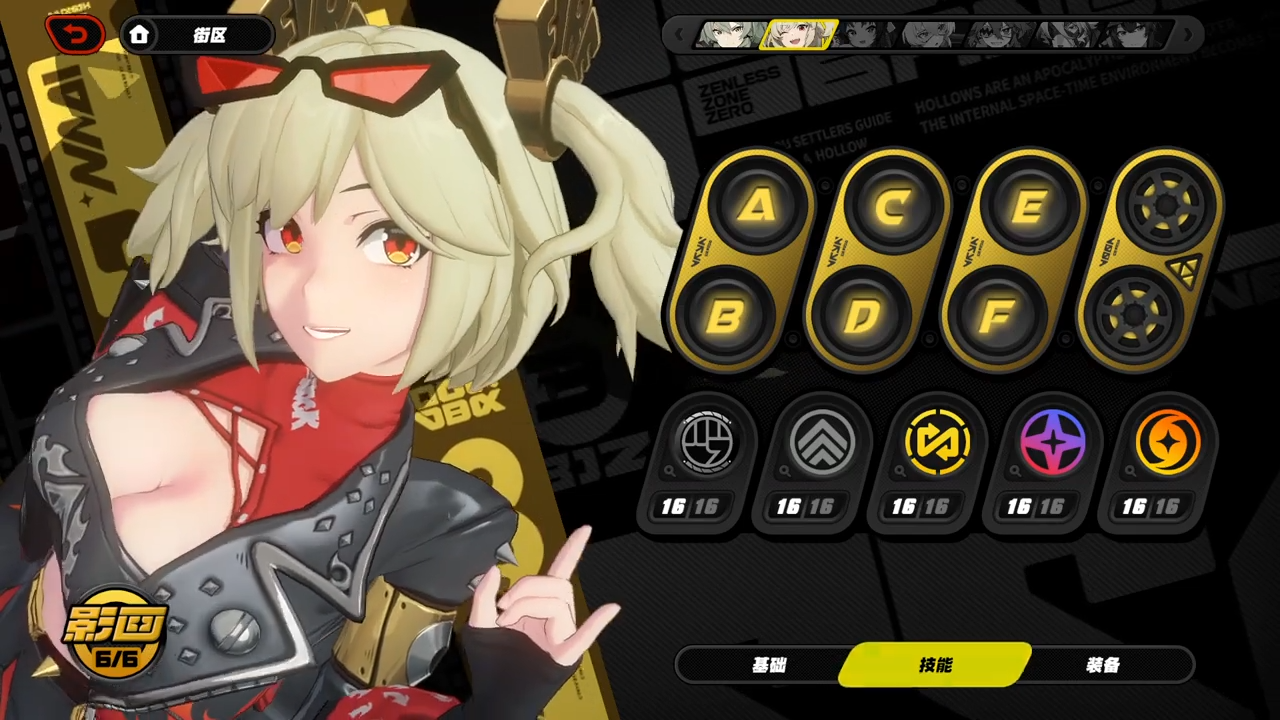
Task: Click the character list left arrow
Action: pyautogui.click(x=679, y=35)
